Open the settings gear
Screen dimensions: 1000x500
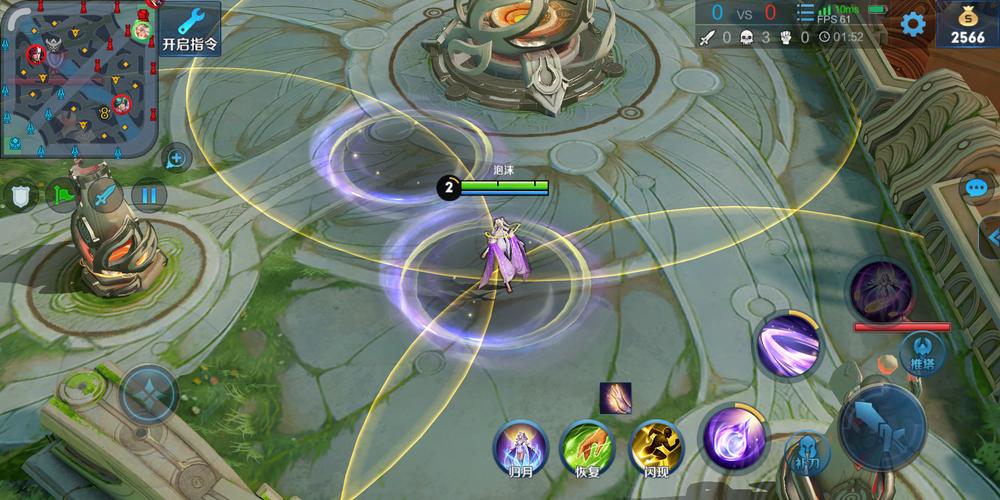pyautogui.click(x=913, y=24)
